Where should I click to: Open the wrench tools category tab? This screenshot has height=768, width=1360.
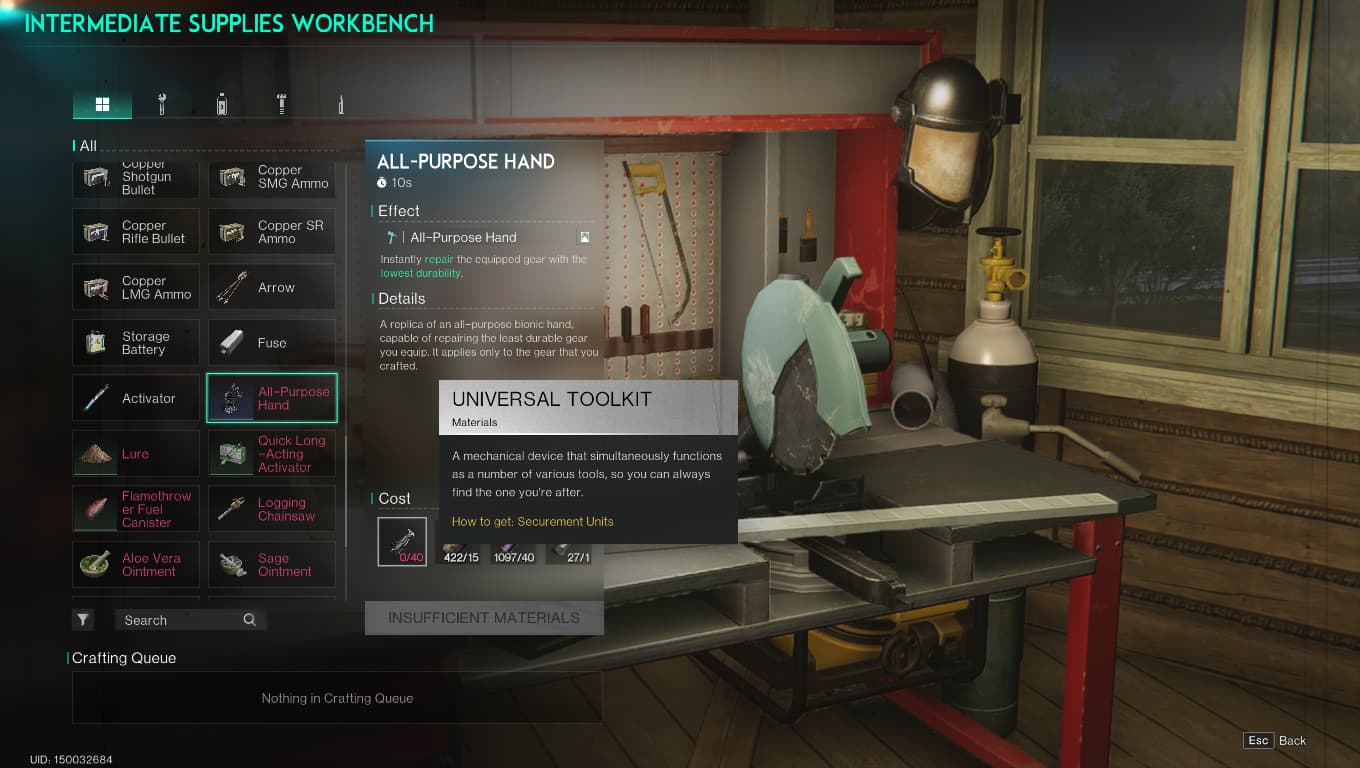(162, 104)
